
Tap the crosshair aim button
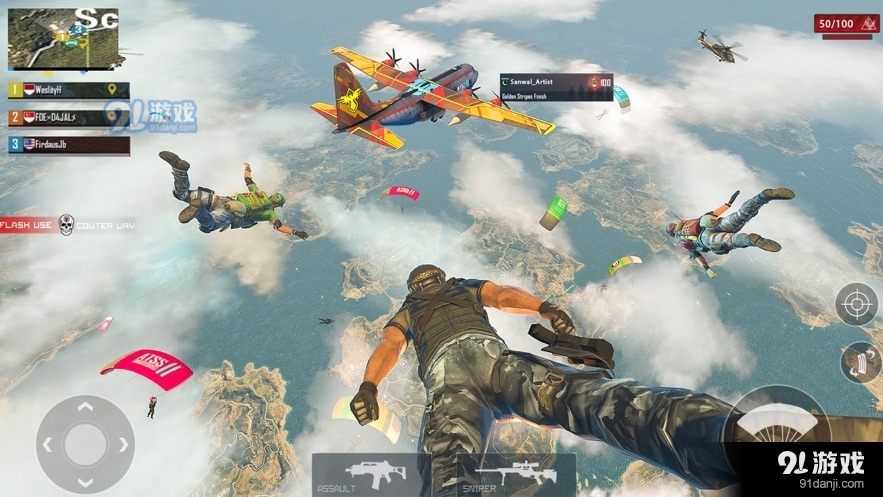857,304
